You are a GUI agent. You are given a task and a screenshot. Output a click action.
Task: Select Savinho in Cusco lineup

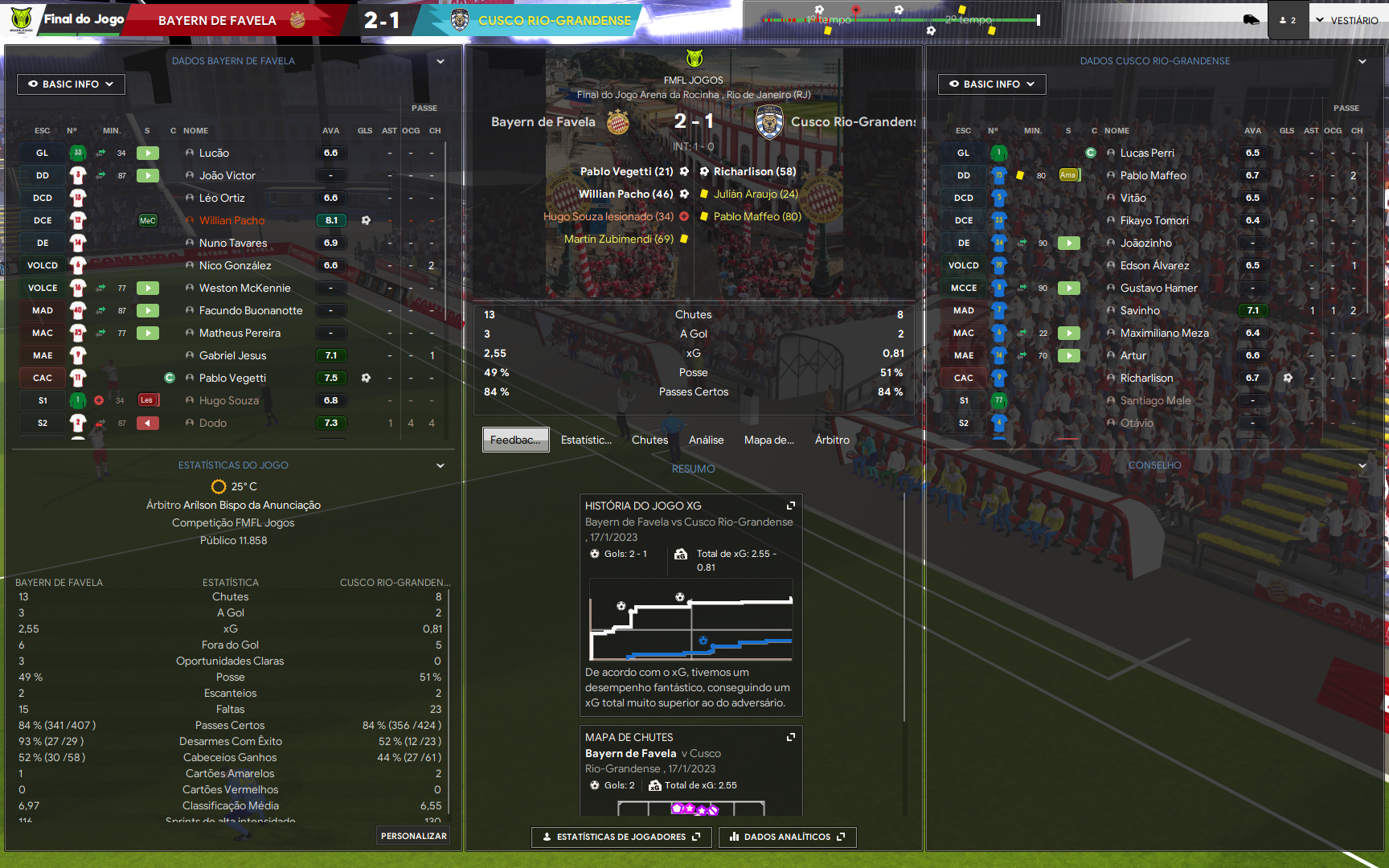tap(1140, 310)
